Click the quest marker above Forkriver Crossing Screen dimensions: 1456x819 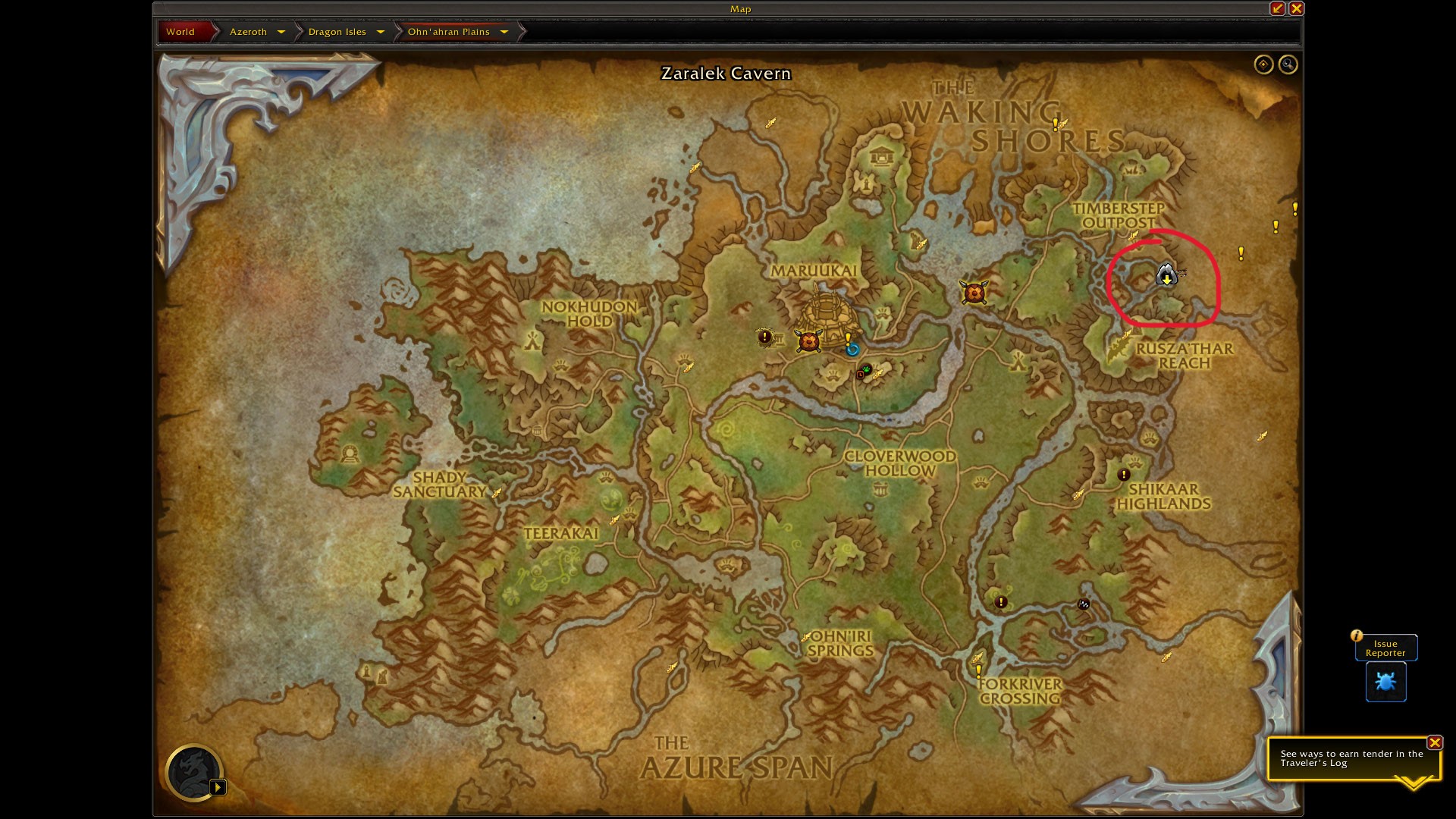point(979,671)
